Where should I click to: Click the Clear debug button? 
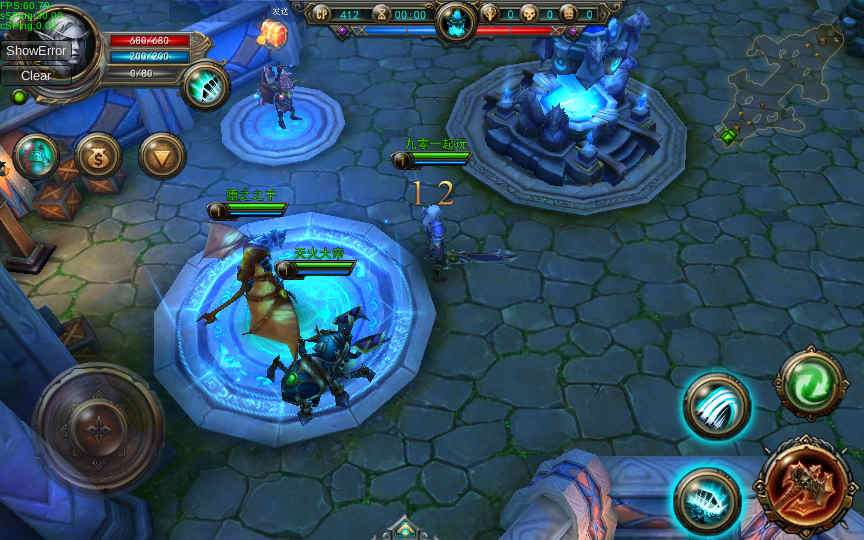click(36, 75)
